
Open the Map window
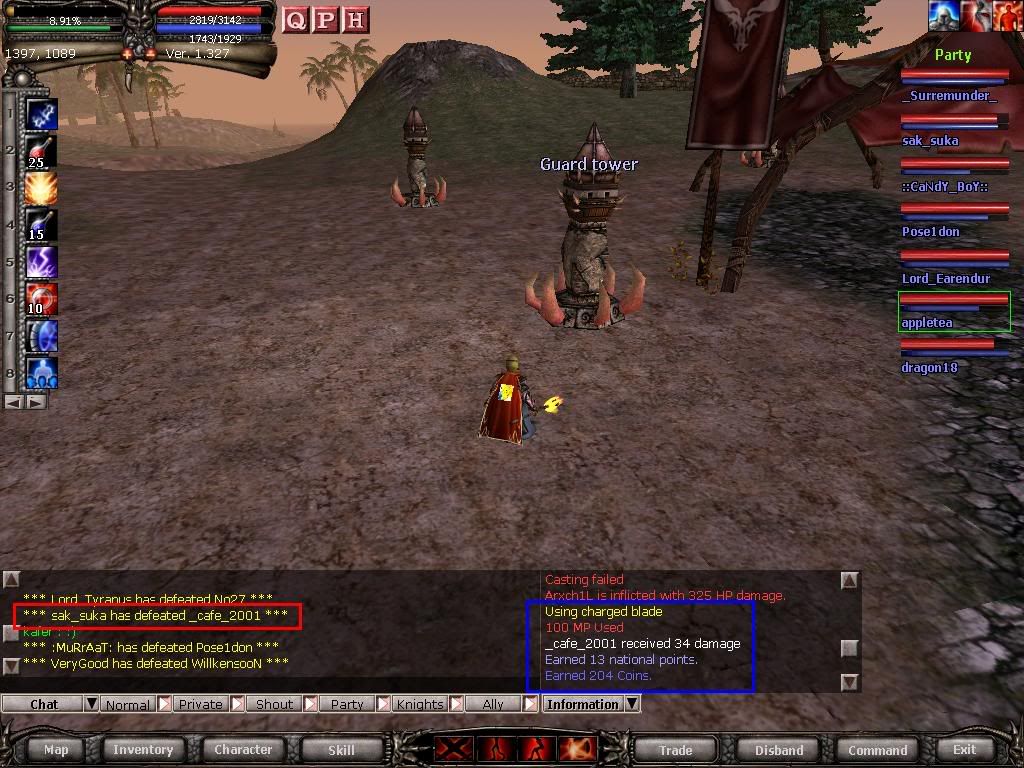(56, 750)
